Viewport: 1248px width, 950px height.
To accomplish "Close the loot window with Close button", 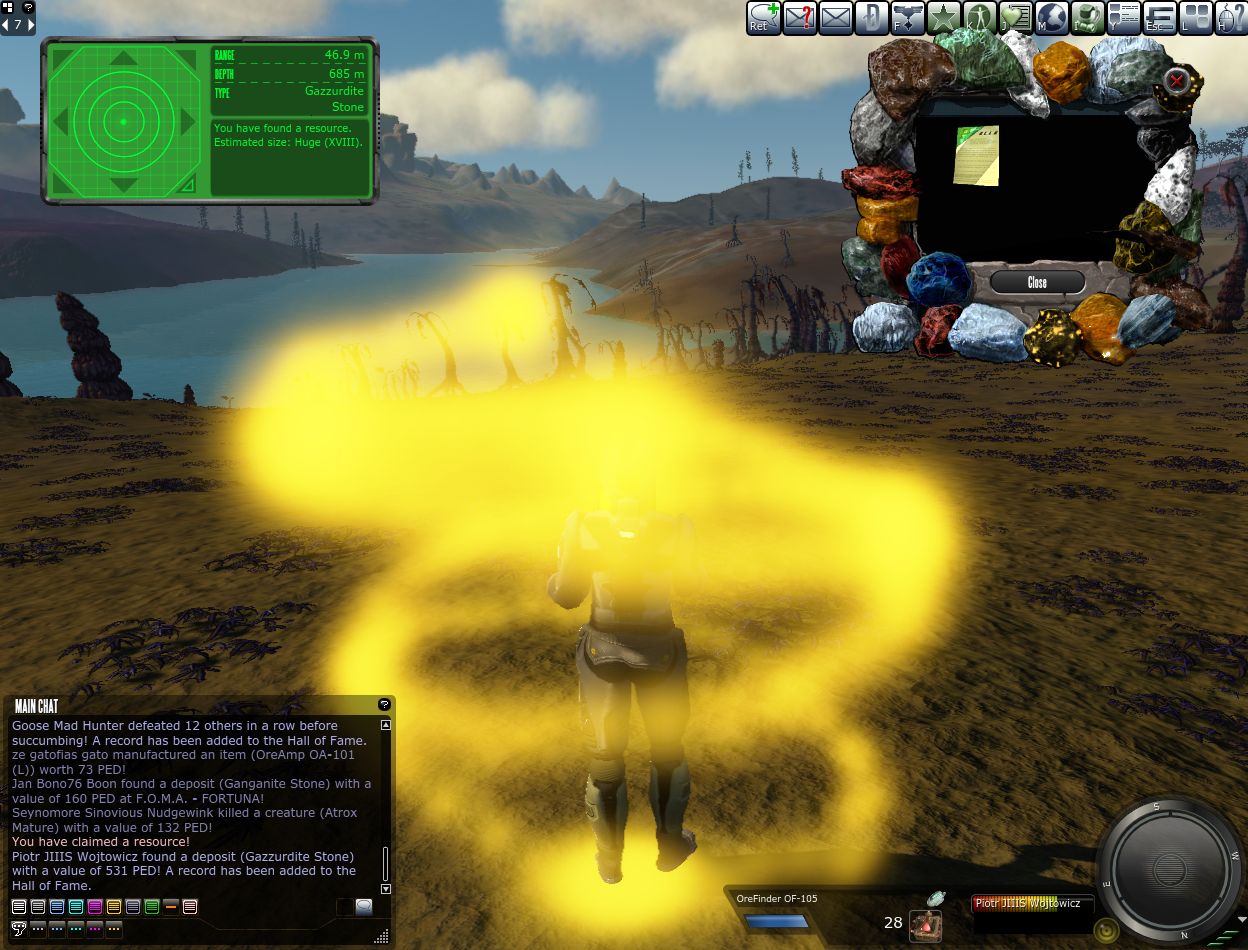I will [x=1037, y=283].
